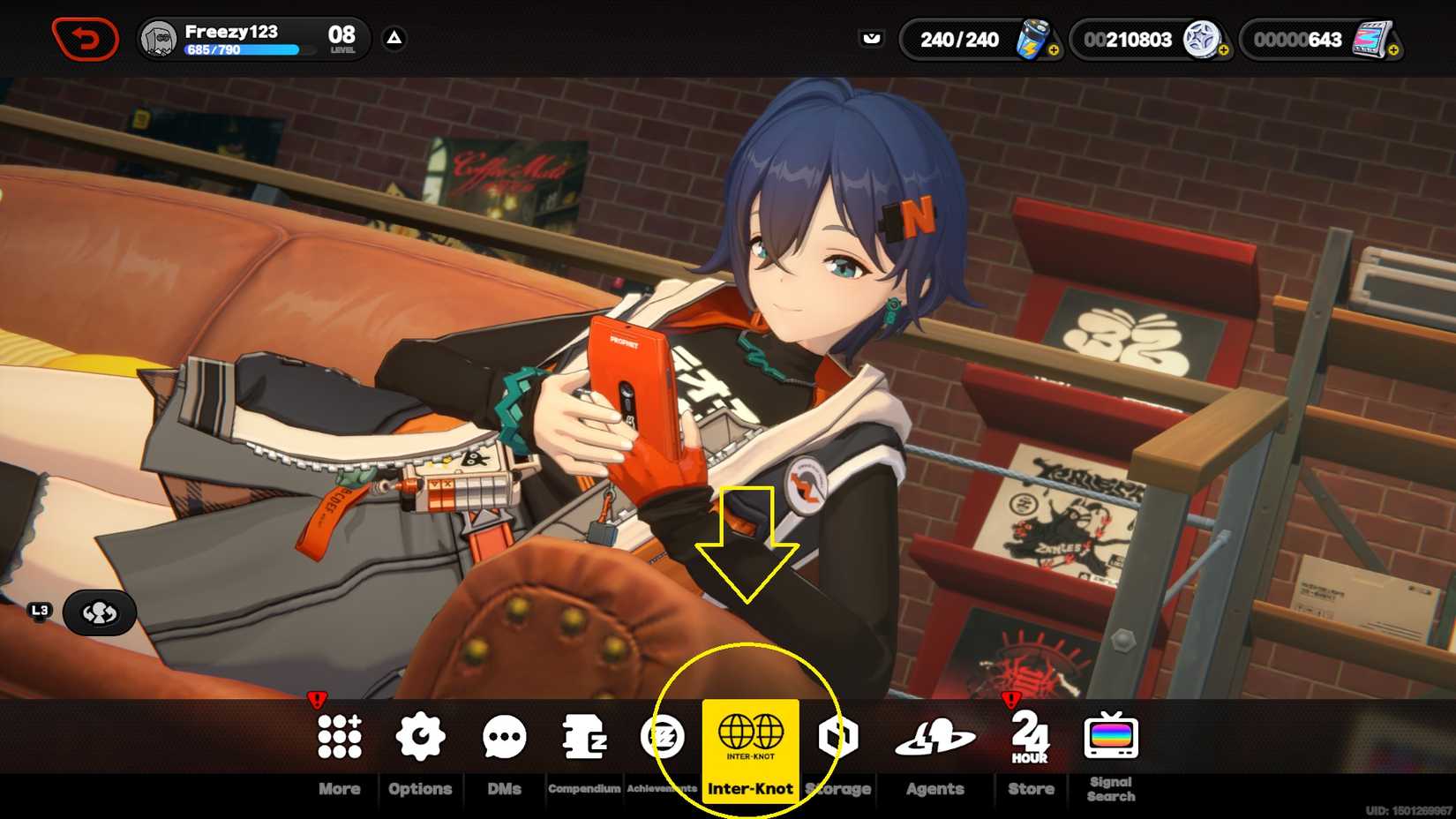The image size is (1456, 819).
Task: Add Dennies with the plus button
Action: click(1224, 51)
